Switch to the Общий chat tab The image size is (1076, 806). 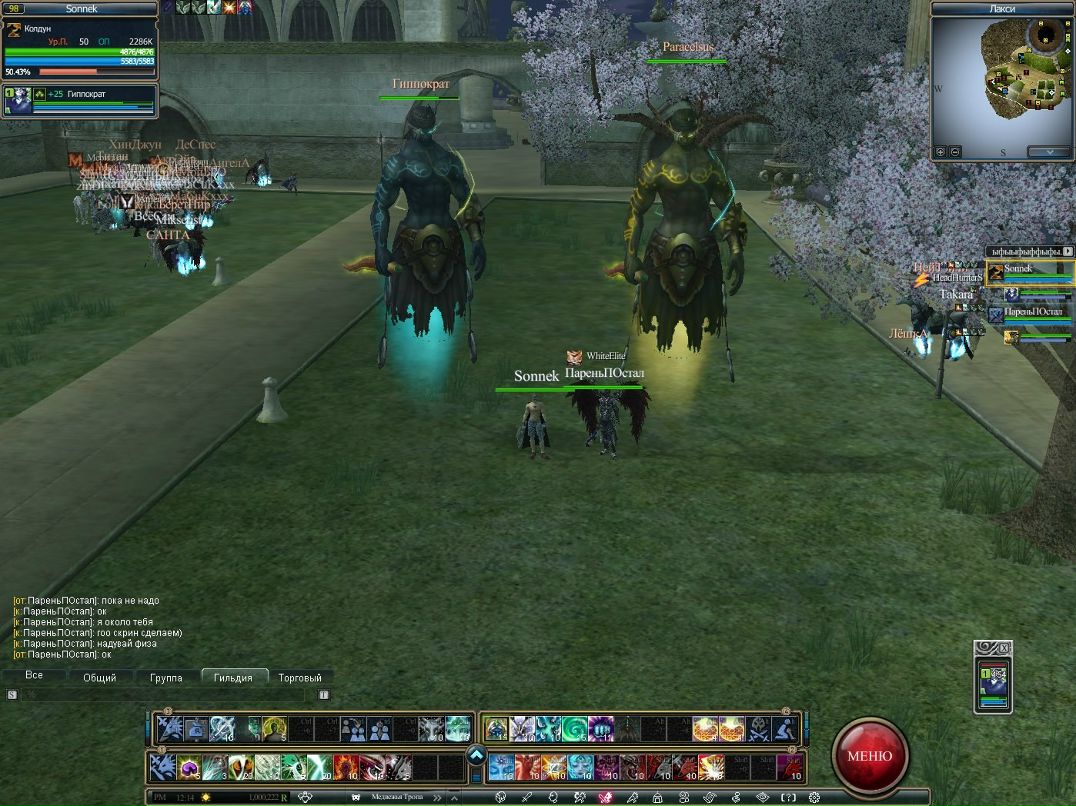tap(99, 677)
